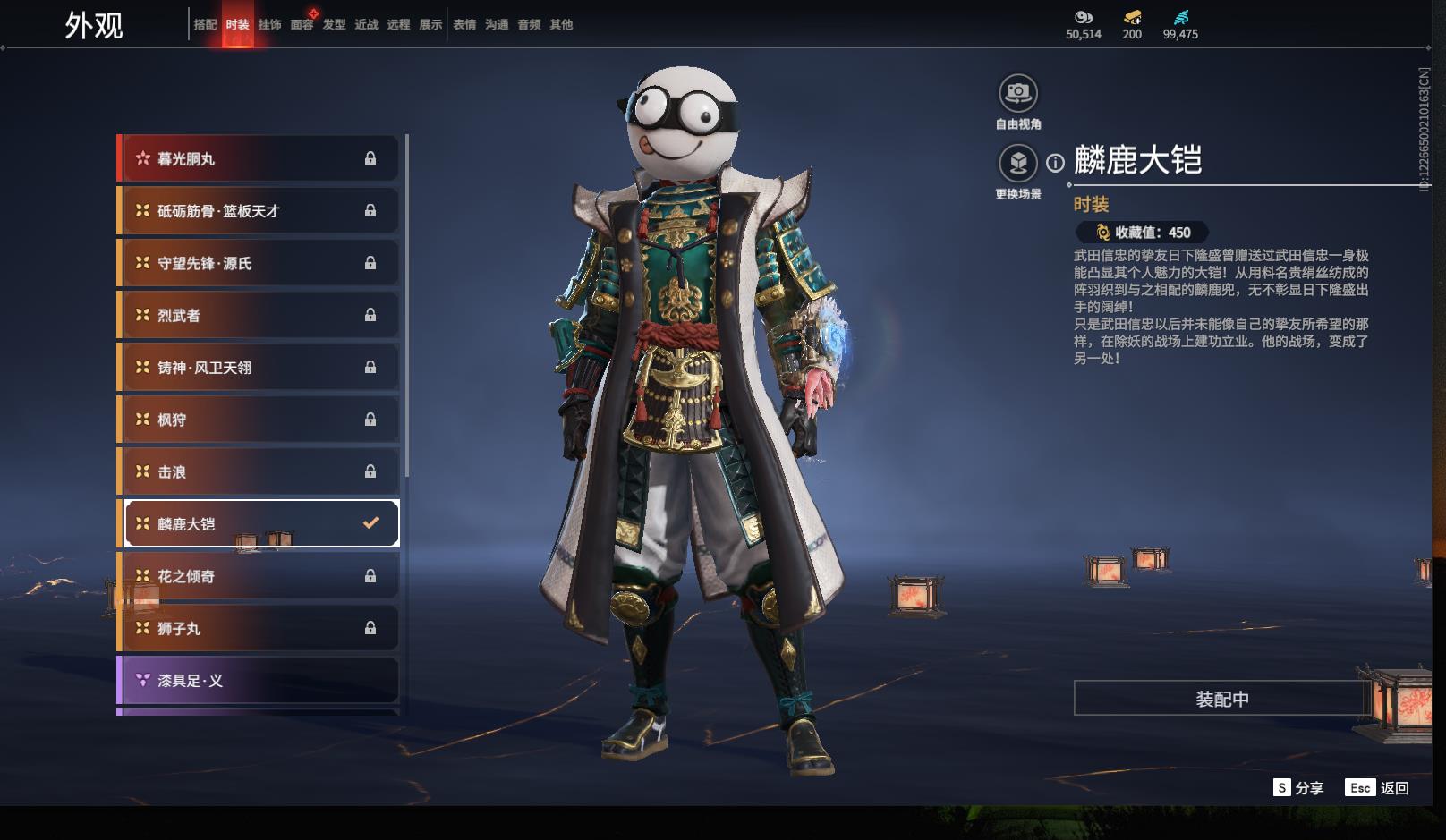
Task: Select the 枫狩 outfit
Action: coord(259,420)
